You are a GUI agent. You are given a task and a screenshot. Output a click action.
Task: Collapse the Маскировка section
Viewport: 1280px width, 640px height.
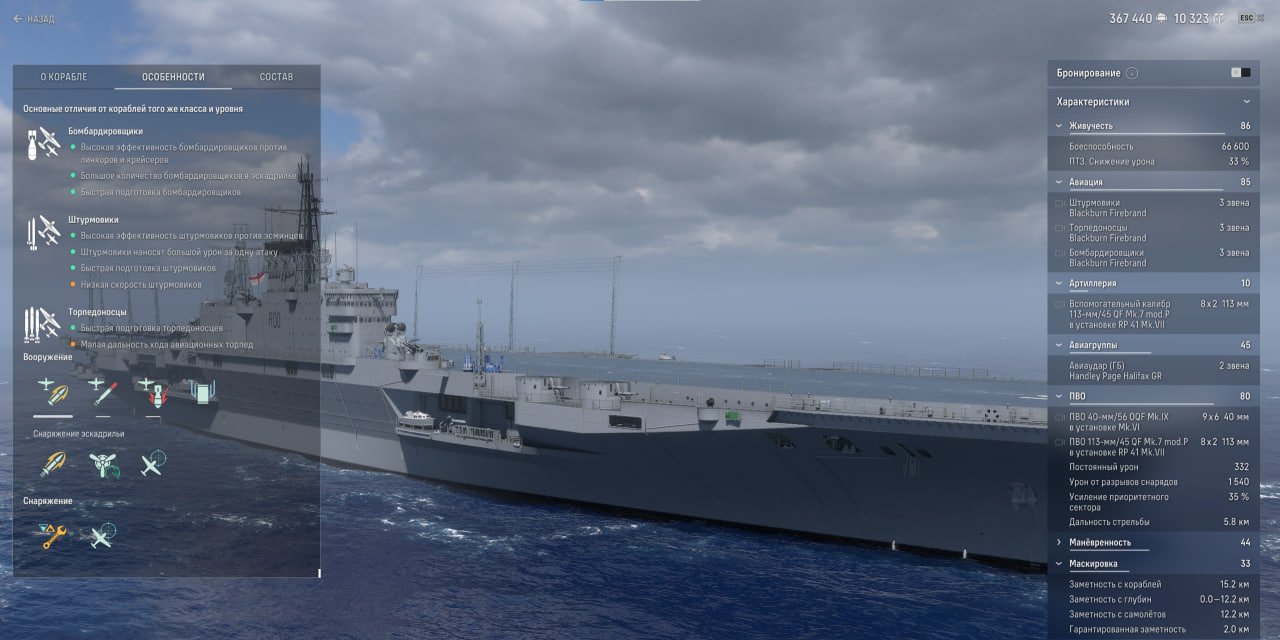click(x=1059, y=564)
